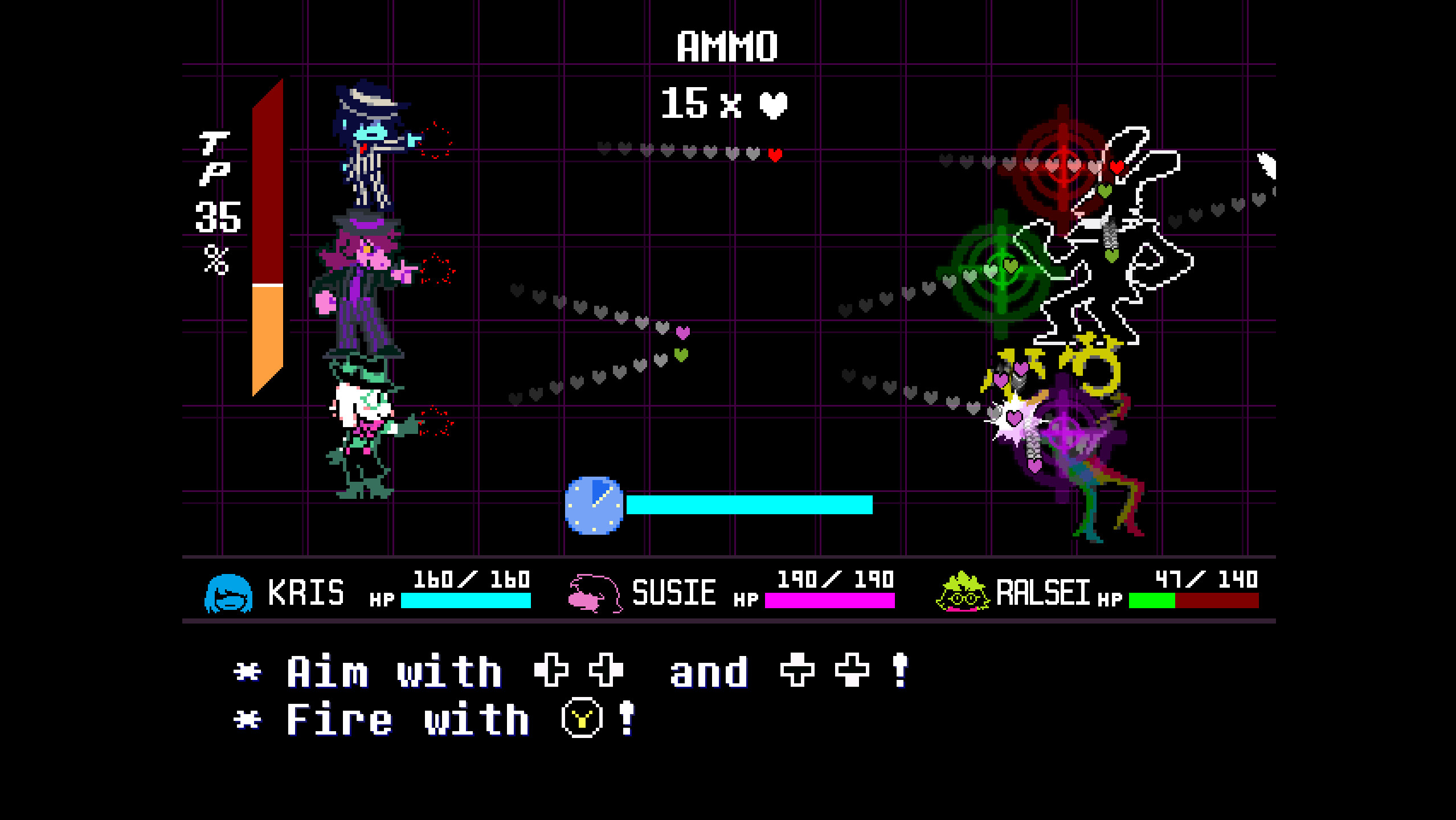This screenshot has width=1456, height=820.
Task: Click the red heart AMMO icon
Action: [x=775, y=105]
